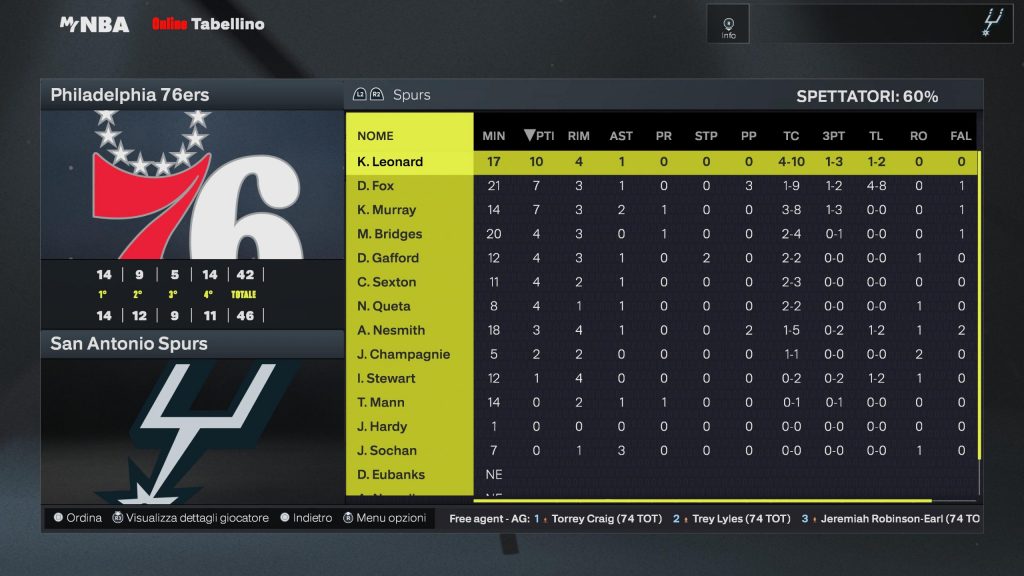Image resolution: width=1024 pixels, height=576 pixels.
Task: Choose A. Nesmith's row
Action: click(391, 330)
